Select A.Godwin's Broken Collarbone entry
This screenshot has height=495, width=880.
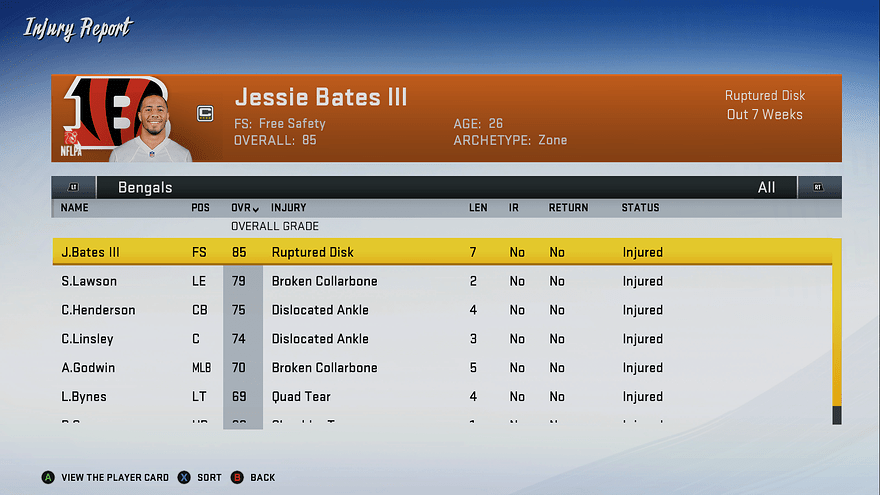440,368
